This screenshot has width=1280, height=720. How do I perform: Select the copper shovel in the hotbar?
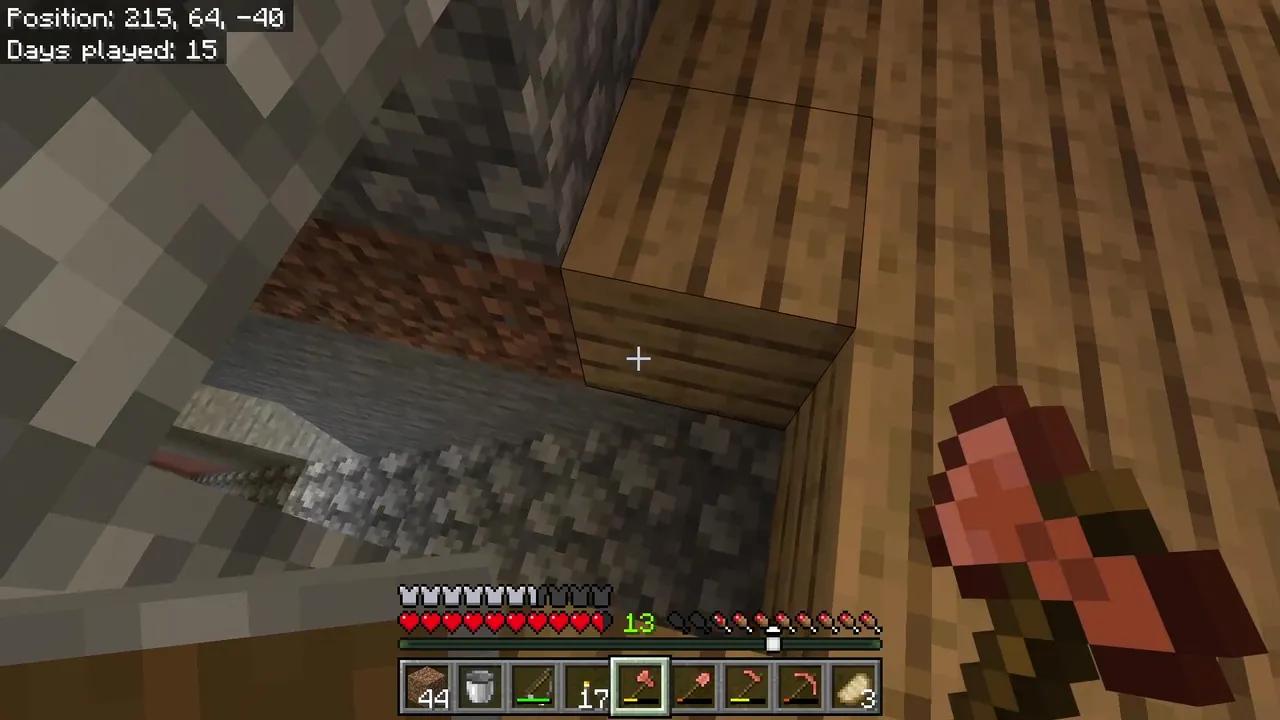(695, 685)
